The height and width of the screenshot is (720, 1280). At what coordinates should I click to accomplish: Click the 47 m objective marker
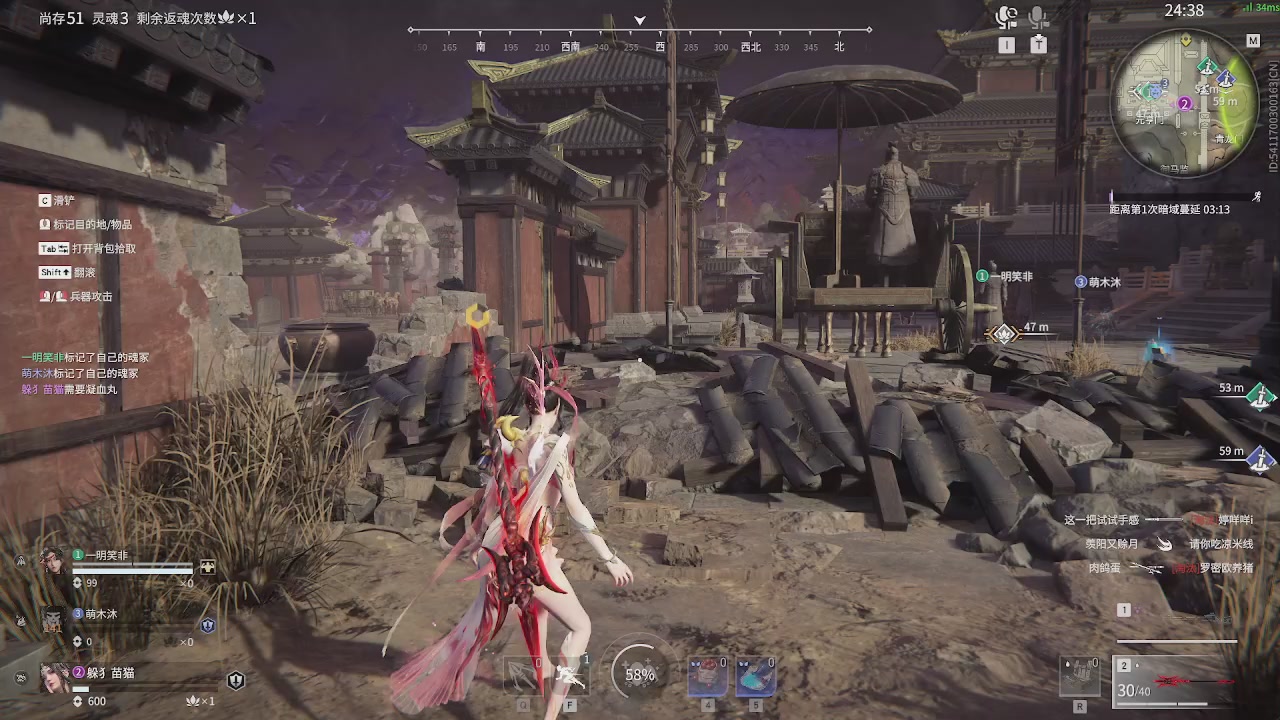[1002, 334]
